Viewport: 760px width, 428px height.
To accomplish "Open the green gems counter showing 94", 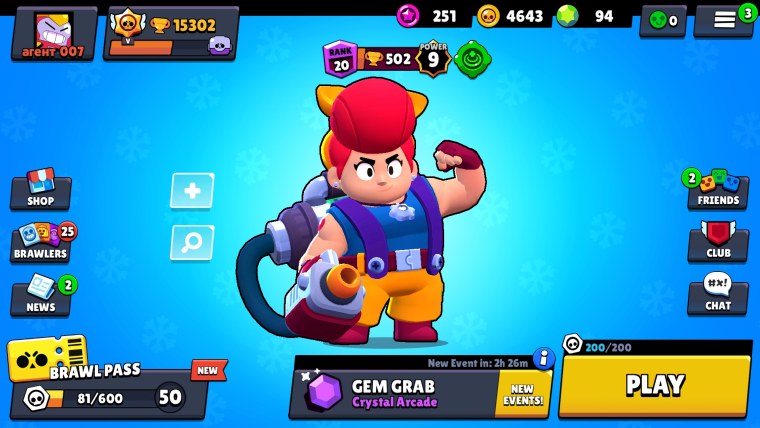I will coord(592,16).
